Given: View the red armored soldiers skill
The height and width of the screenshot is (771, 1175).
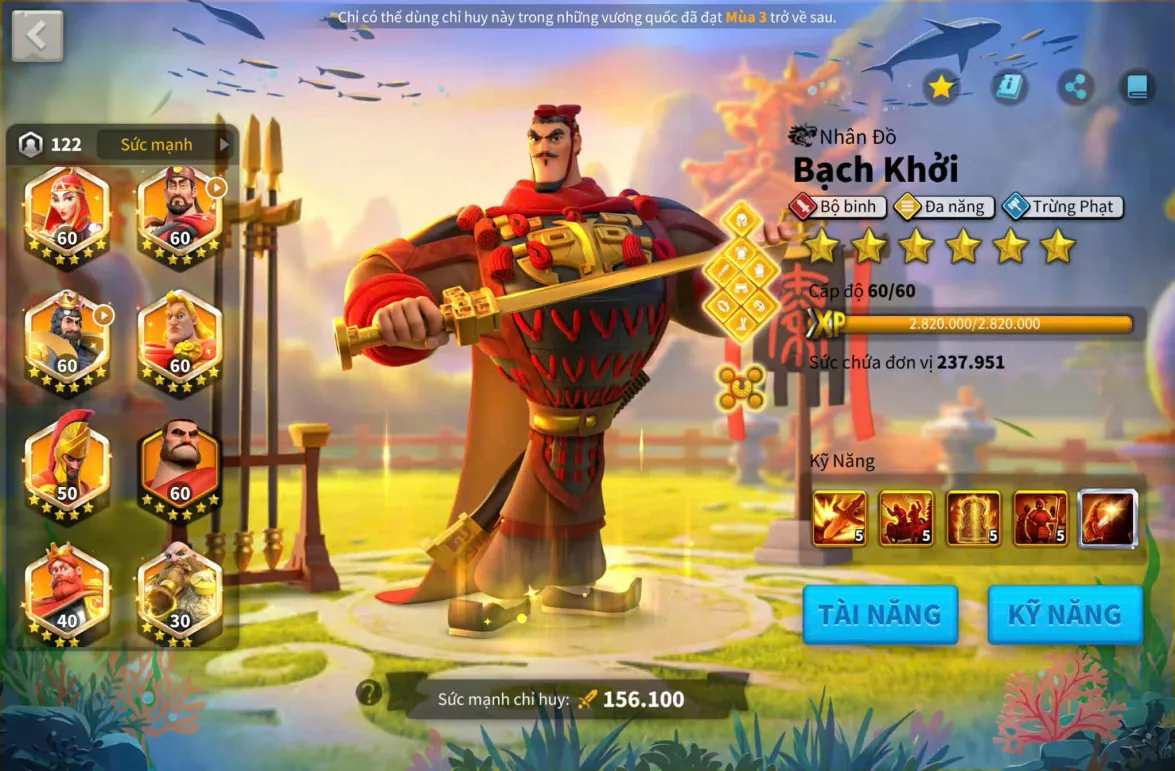Looking at the screenshot, I should coord(1040,518).
